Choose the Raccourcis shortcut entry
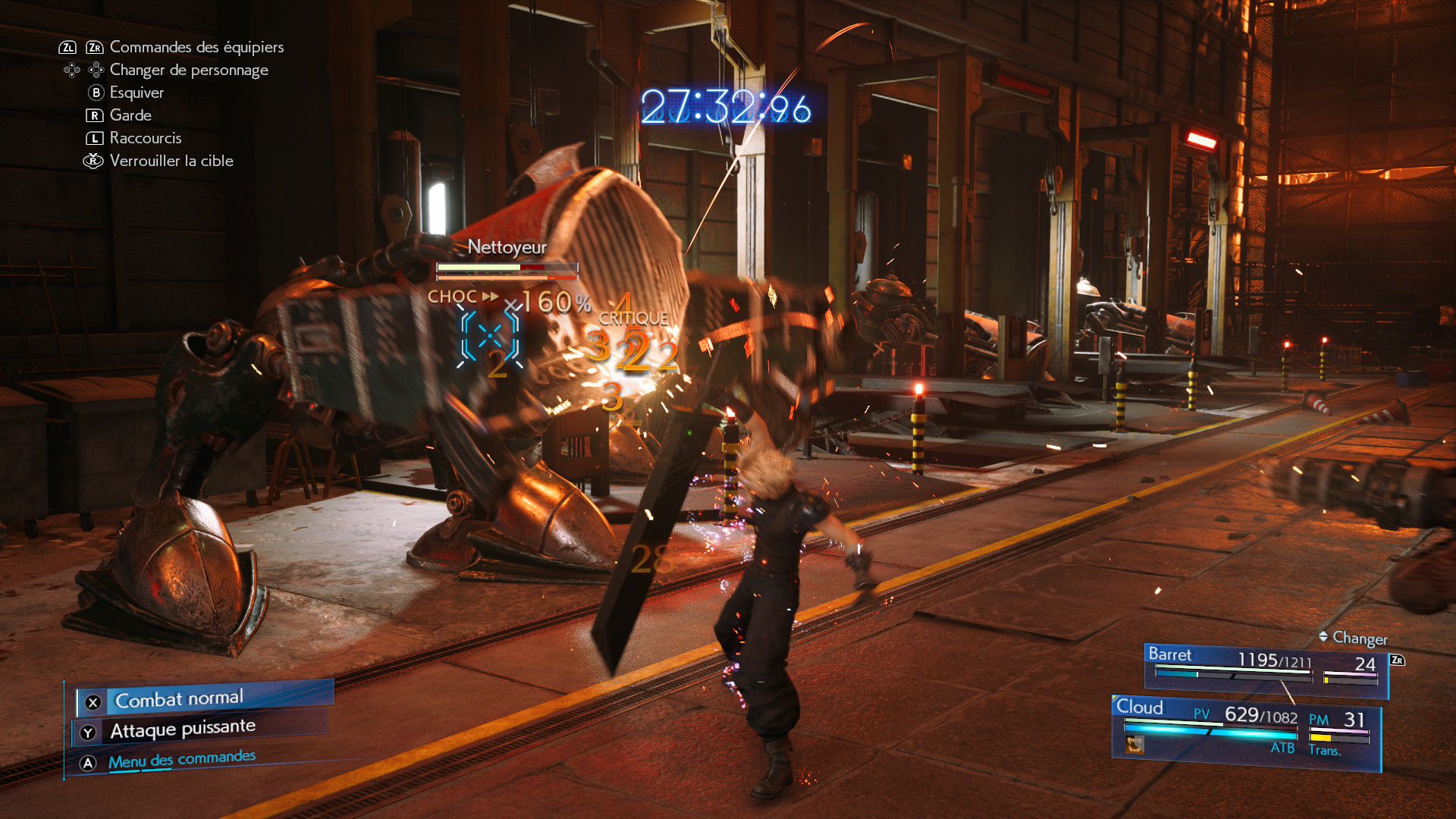The height and width of the screenshot is (819, 1456). pyautogui.click(x=145, y=138)
